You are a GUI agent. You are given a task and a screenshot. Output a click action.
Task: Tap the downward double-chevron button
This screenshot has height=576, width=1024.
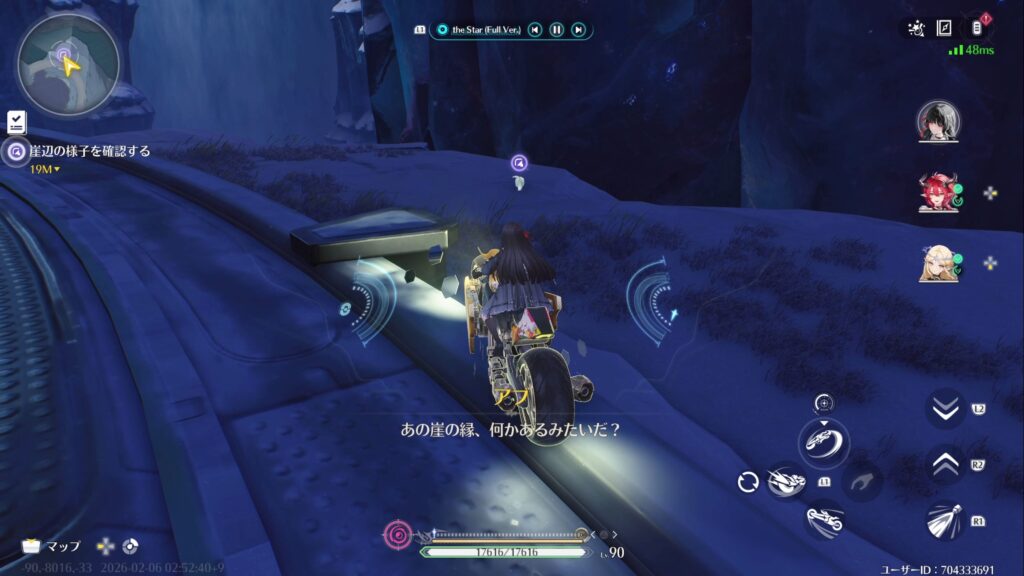(x=945, y=409)
